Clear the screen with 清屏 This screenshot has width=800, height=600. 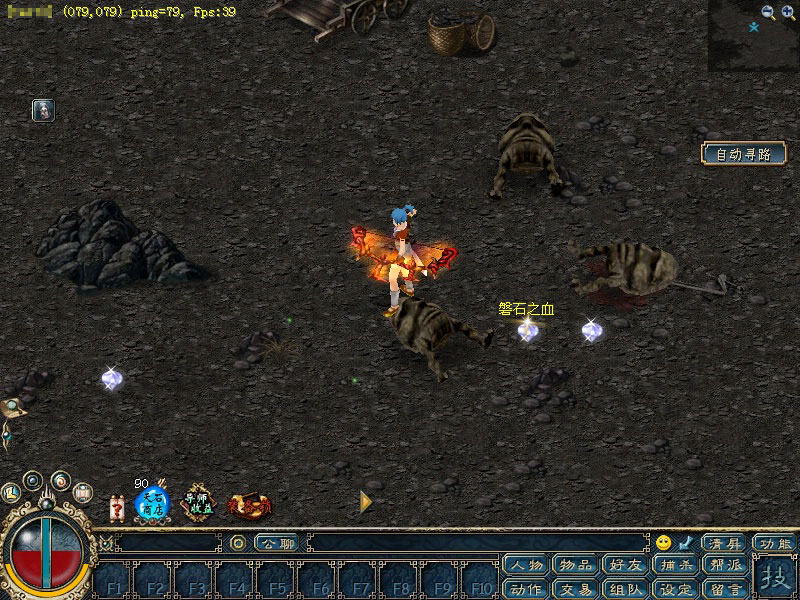[724, 543]
